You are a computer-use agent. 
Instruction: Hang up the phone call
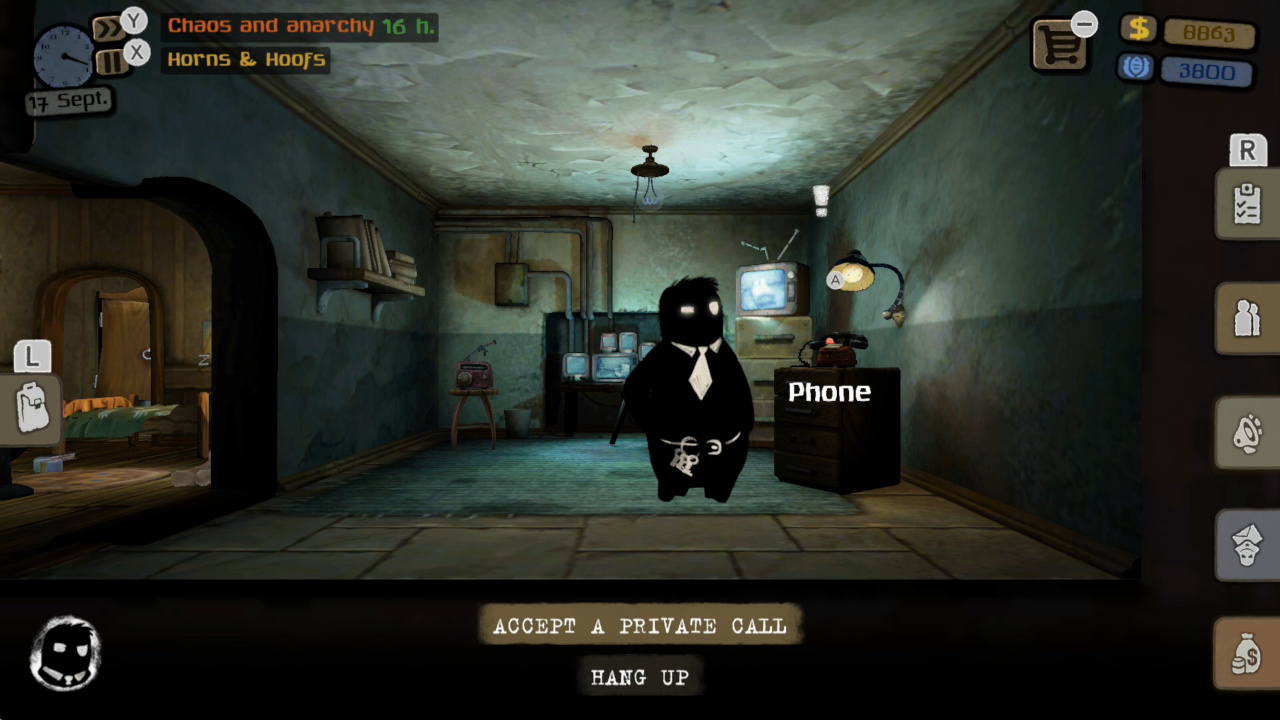pyautogui.click(x=640, y=677)
